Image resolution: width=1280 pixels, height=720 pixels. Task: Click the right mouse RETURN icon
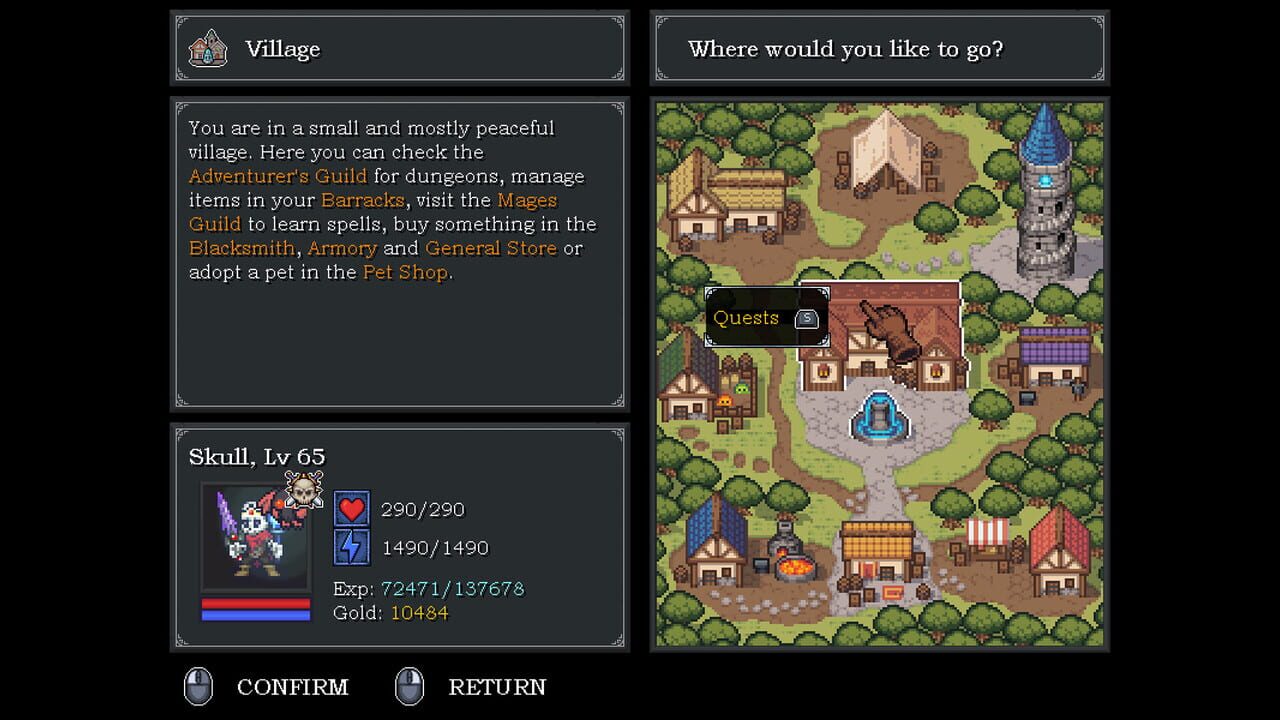(x=411, y=686)
